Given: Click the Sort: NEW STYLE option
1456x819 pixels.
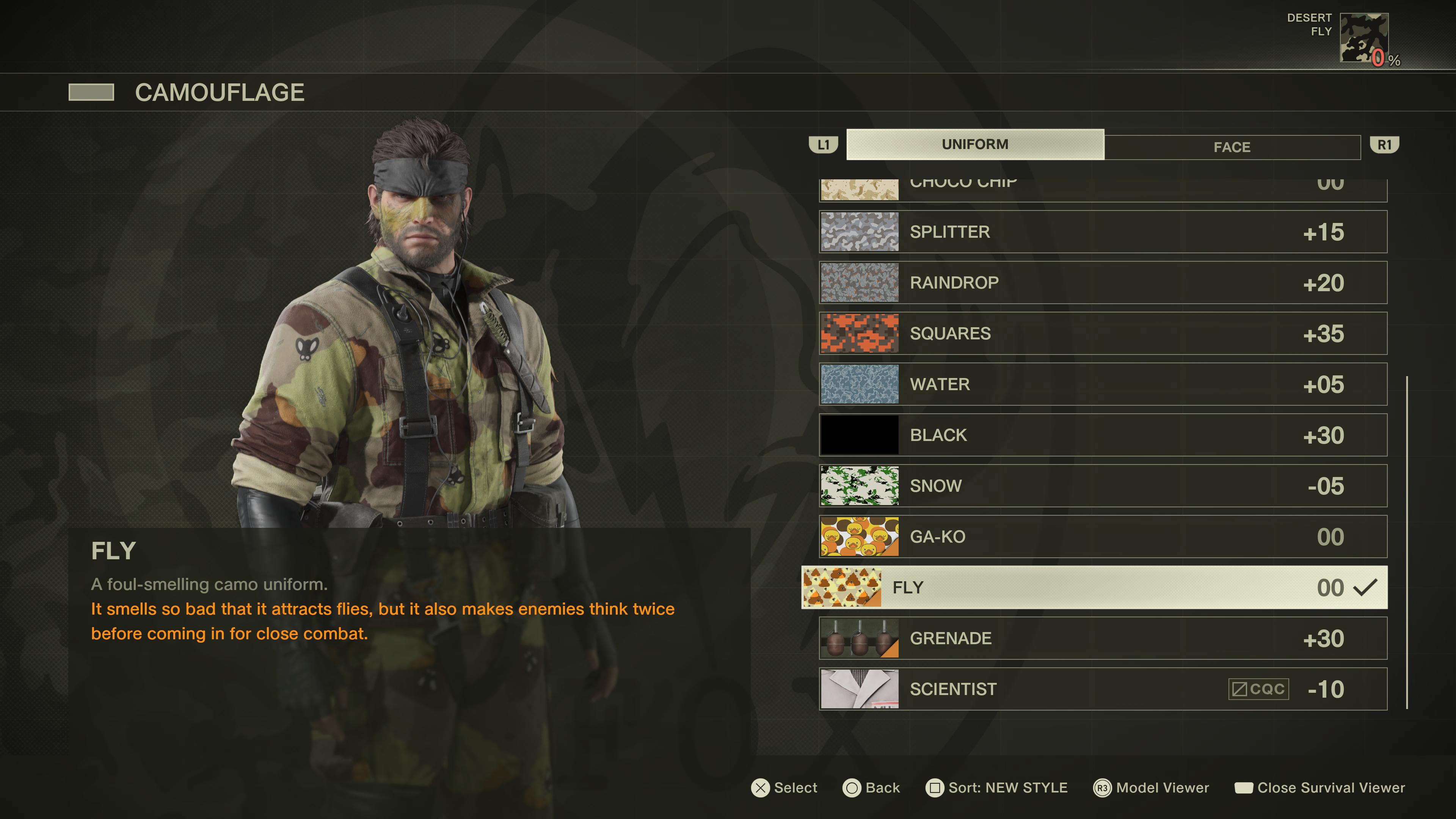Looking at the screenshot, I should [996, 788].
